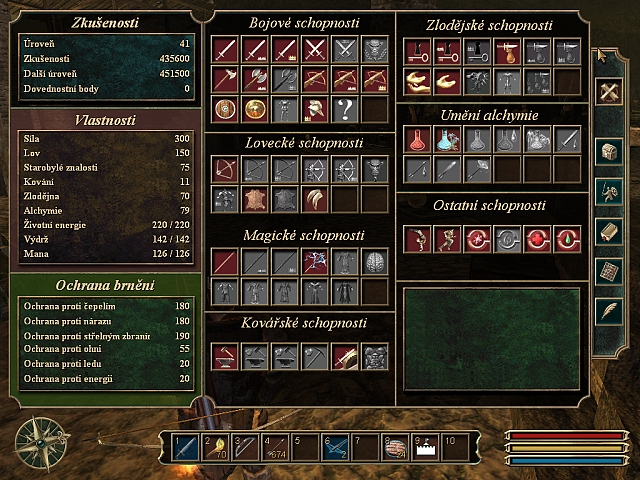Select the blue sword in hotbar slot 1

click(186, 447)
